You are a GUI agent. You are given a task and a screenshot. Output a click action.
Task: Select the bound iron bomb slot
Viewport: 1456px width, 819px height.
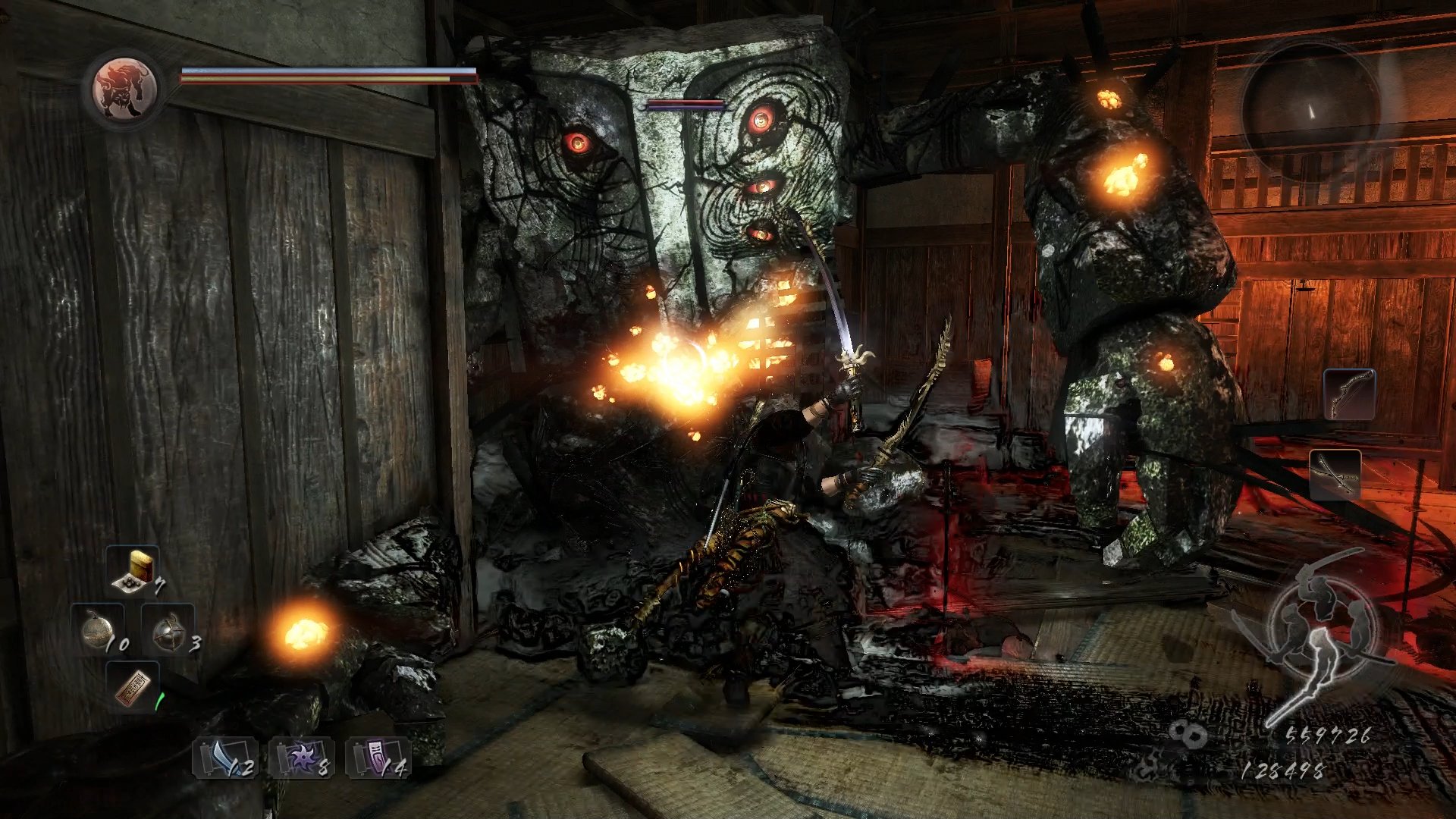(x=168, y=631)
